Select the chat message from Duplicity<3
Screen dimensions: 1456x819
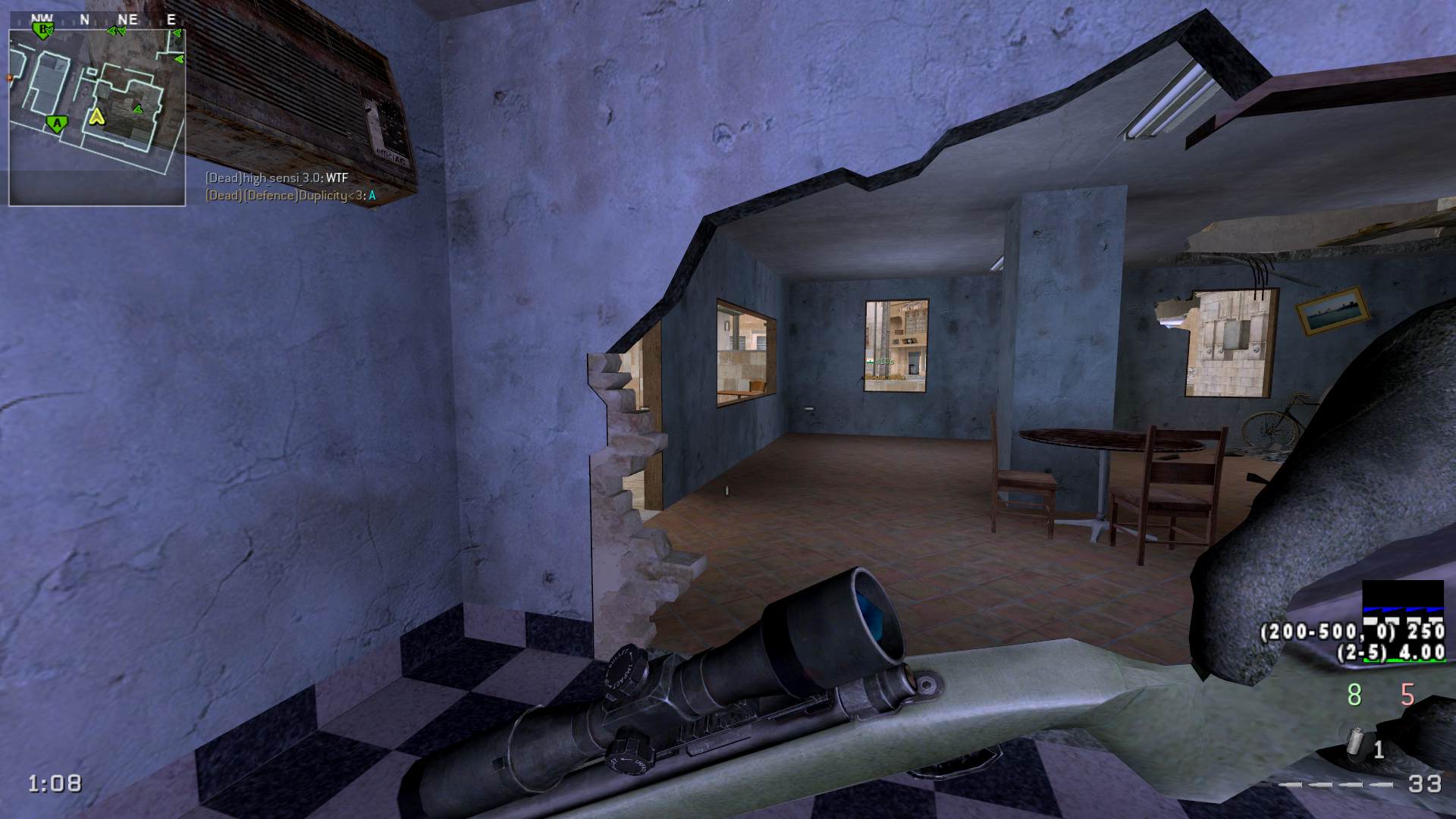[x=290, y=196]
